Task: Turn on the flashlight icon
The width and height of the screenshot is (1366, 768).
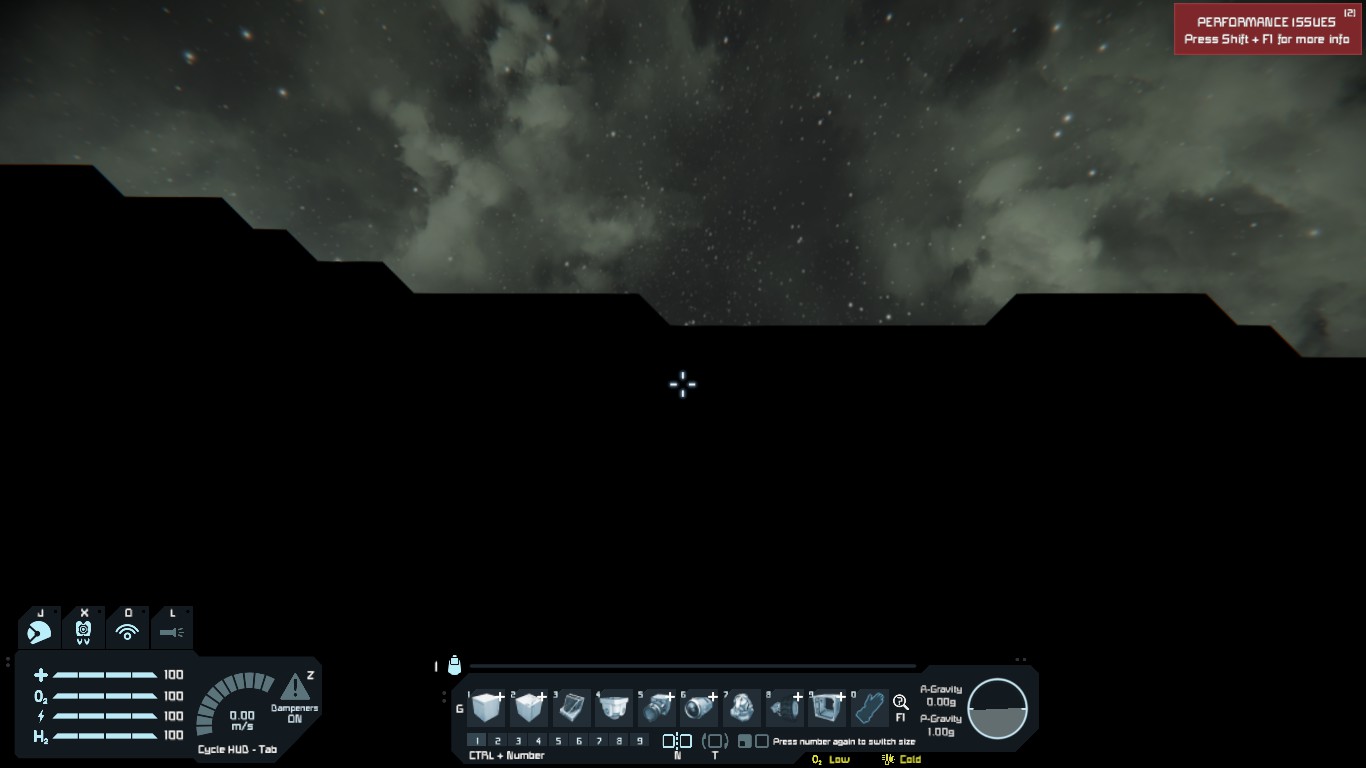Action: pos(171,632)
